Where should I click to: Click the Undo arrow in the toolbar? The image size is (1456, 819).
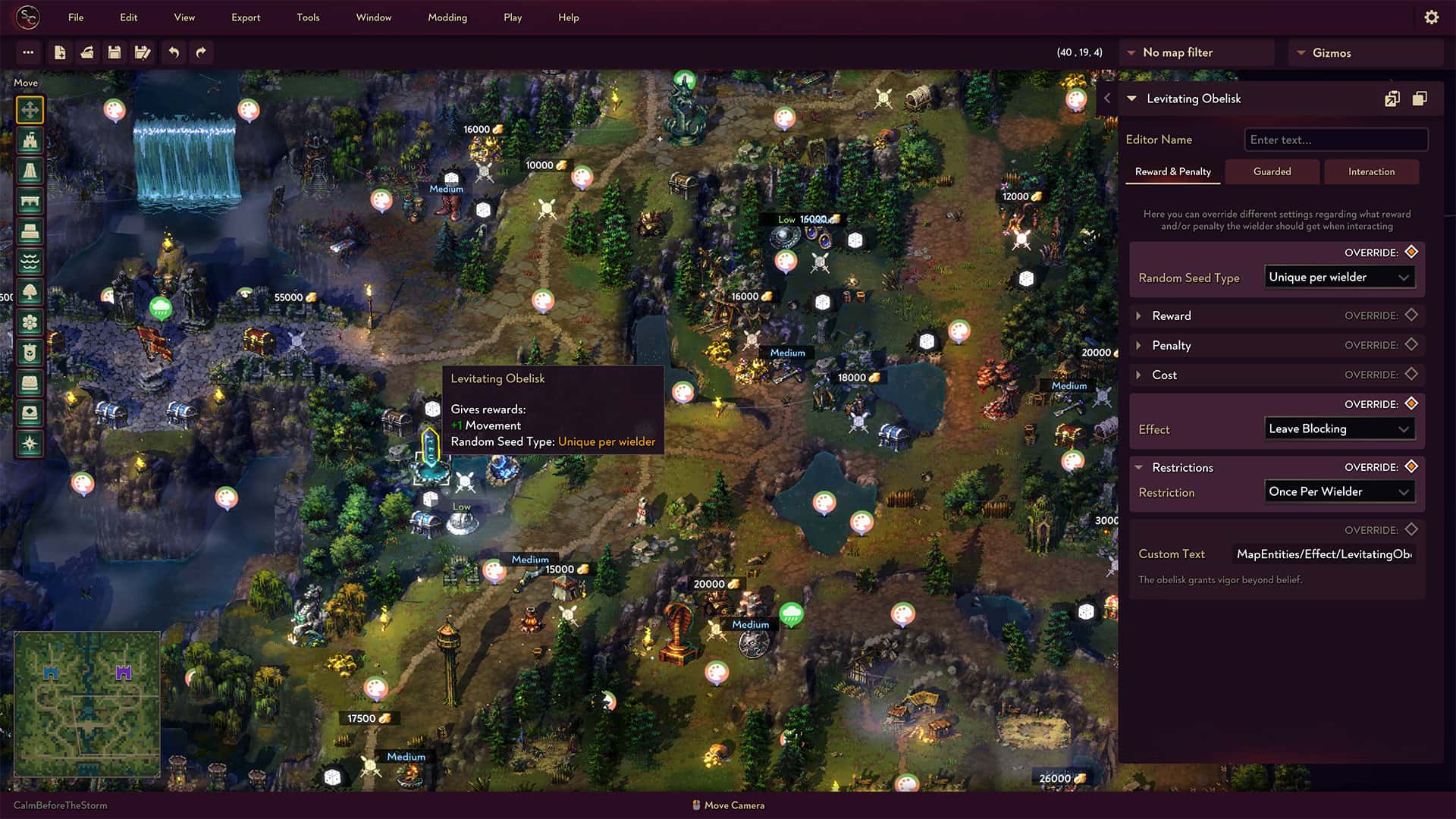(173, 52)
